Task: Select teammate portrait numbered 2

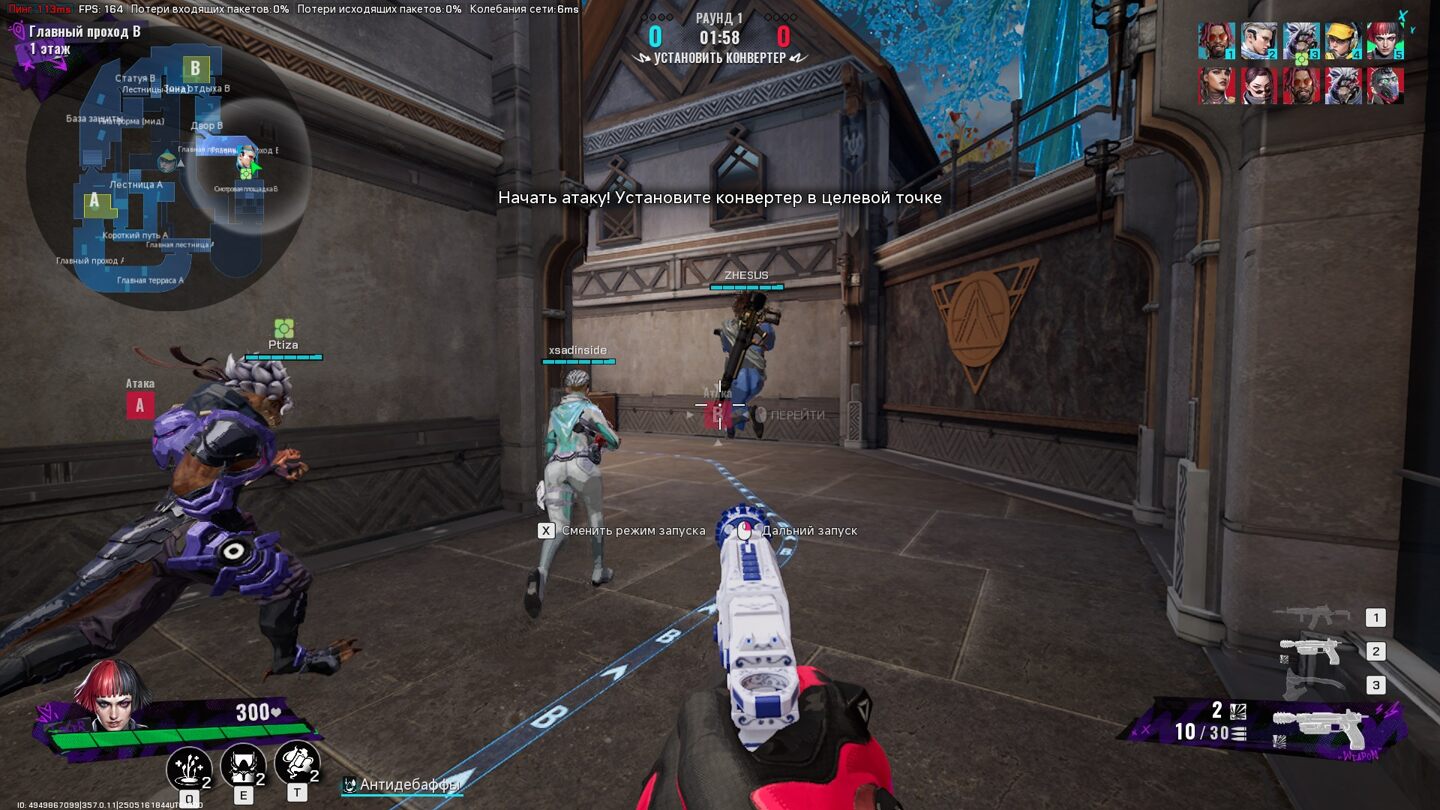Action: [1259, 41]
